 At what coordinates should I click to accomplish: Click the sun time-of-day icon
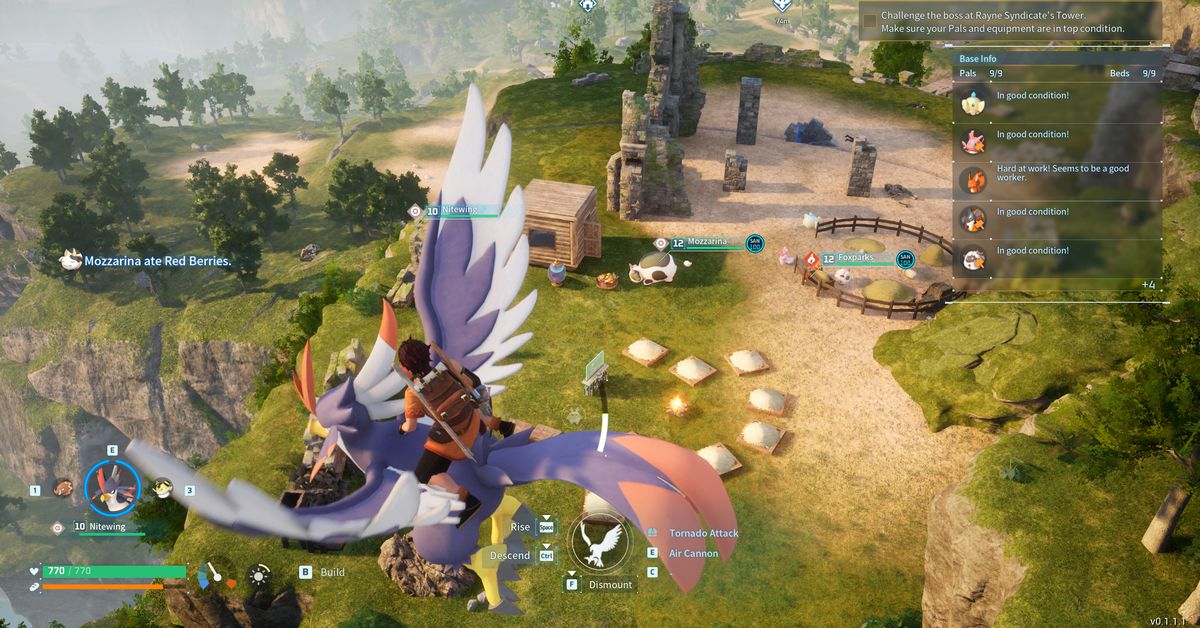(259, 574)
